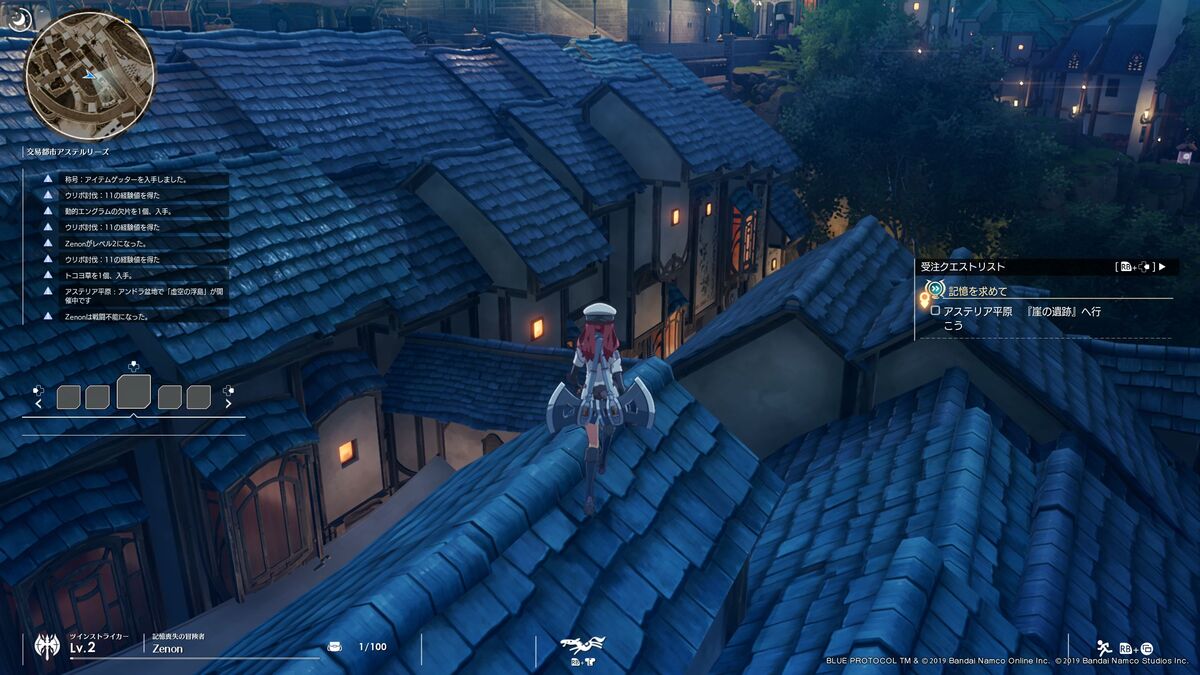1200x675 pixels.
Task: Cycle quick-item bar with left arrow
Action: (39, 404)
